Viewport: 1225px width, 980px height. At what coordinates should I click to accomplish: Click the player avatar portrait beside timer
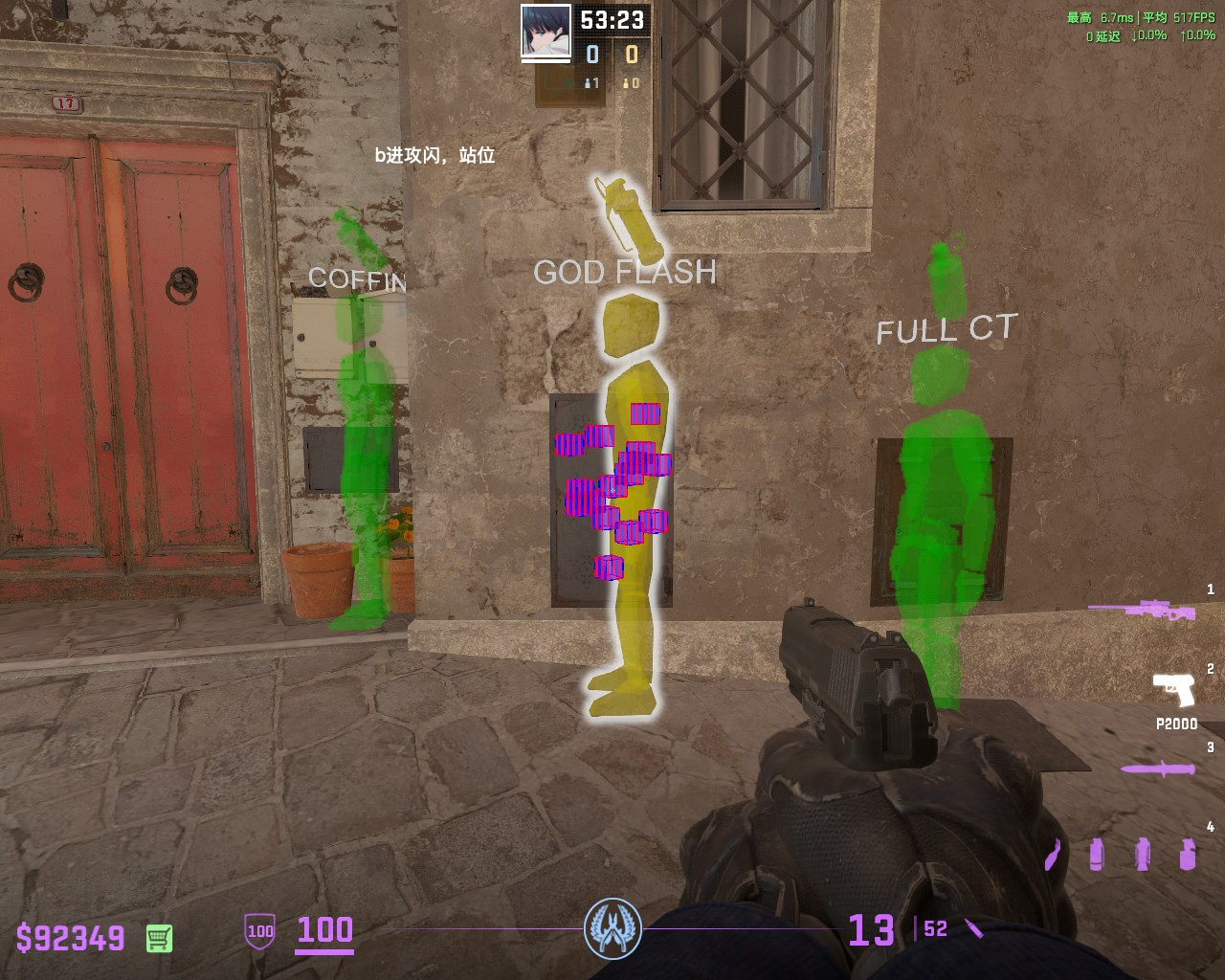pyautogui.click(x=546, y=31)
